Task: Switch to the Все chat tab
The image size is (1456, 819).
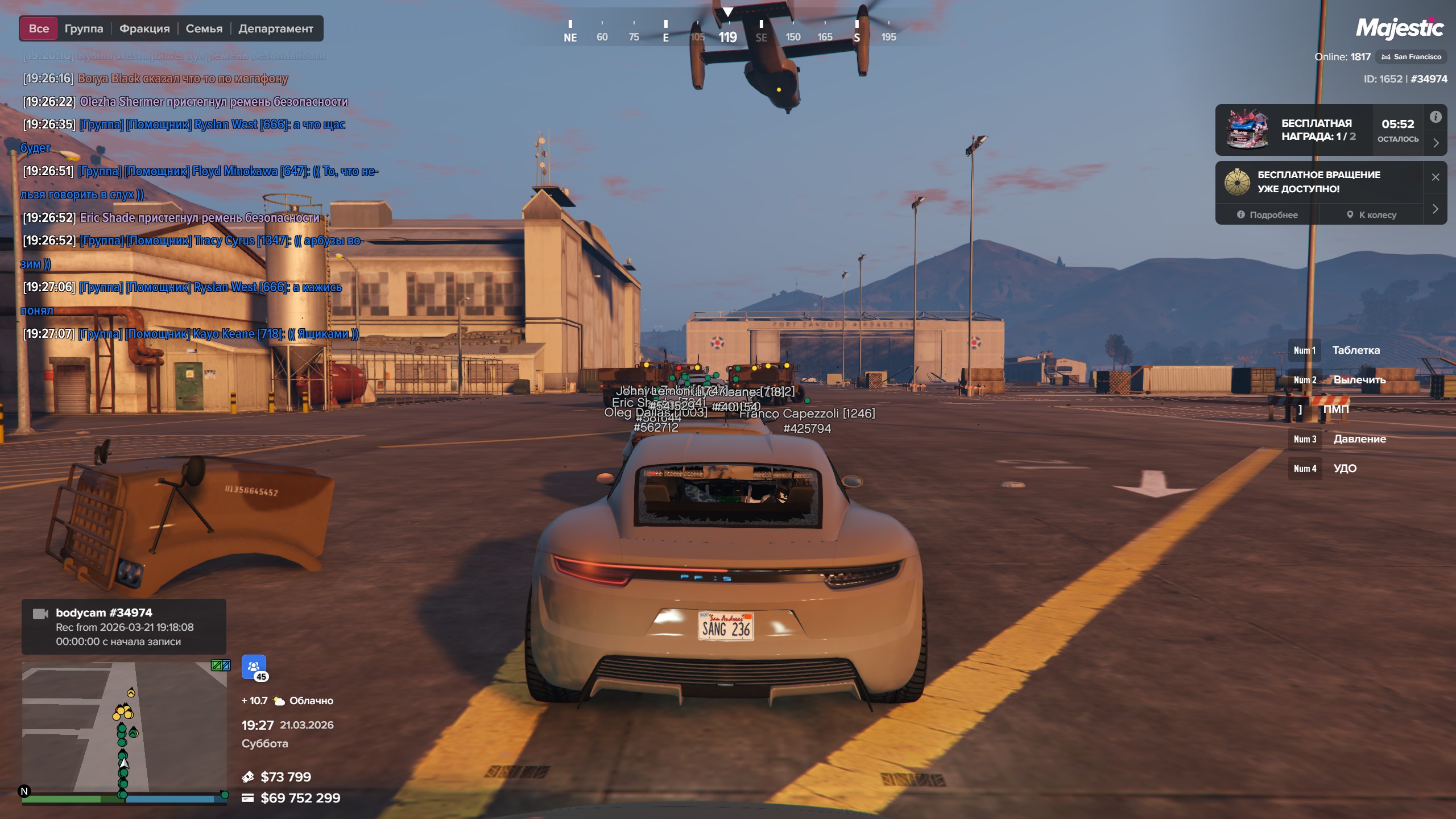Action: pyautogui.click(x=39, y=28)
